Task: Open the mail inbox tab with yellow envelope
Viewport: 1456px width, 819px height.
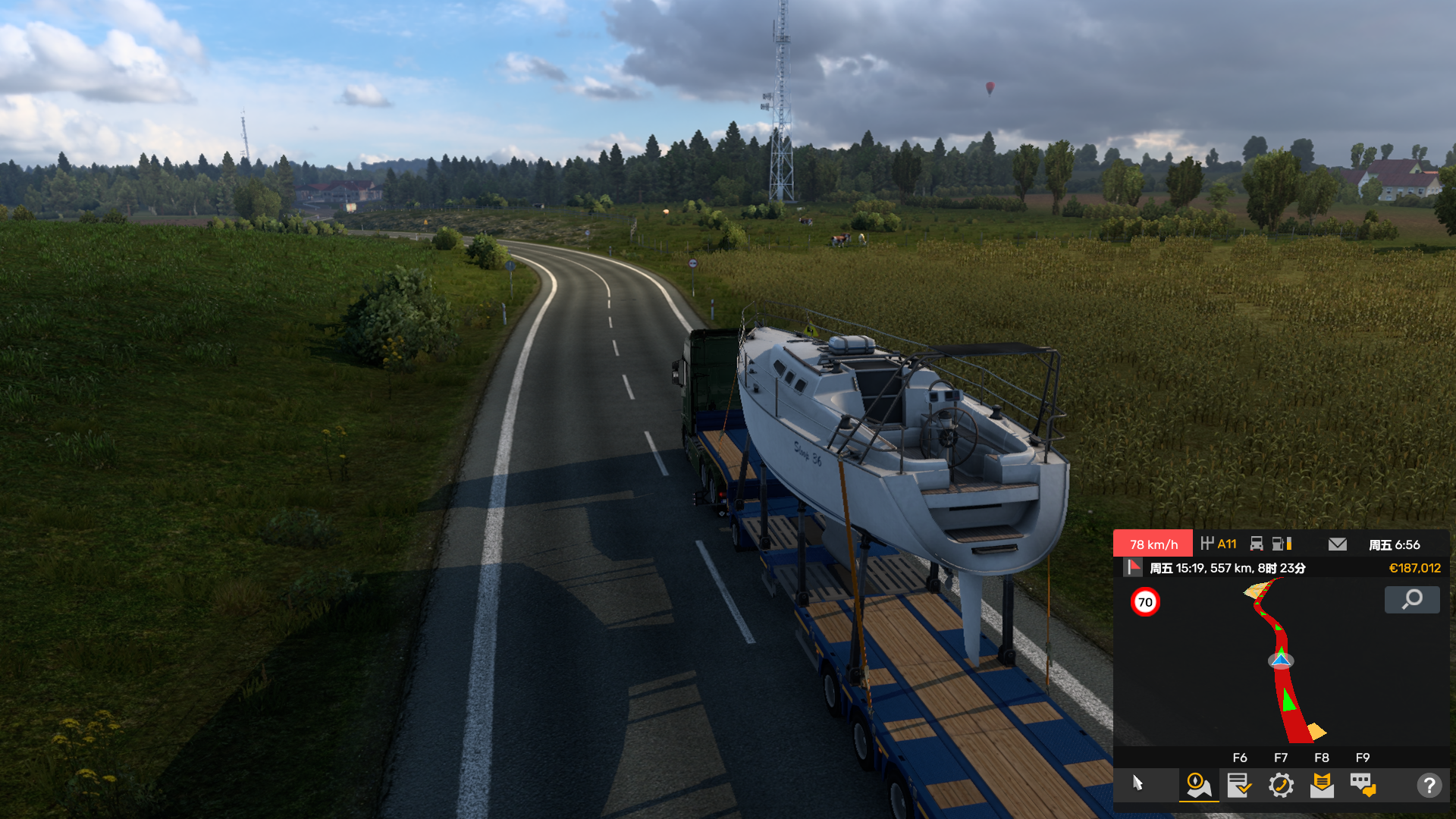Action: click(1322, 785)
